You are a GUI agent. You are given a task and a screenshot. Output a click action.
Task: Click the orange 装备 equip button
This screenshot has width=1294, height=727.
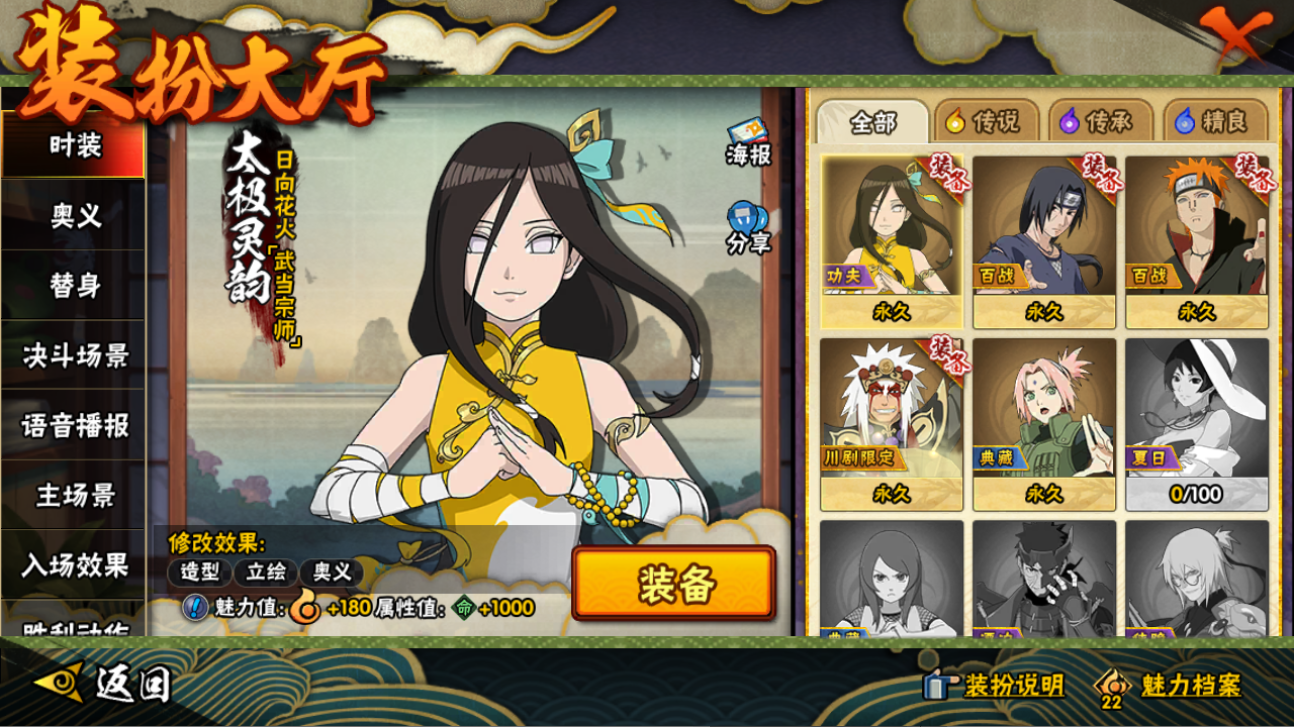[x=674, y=584]
